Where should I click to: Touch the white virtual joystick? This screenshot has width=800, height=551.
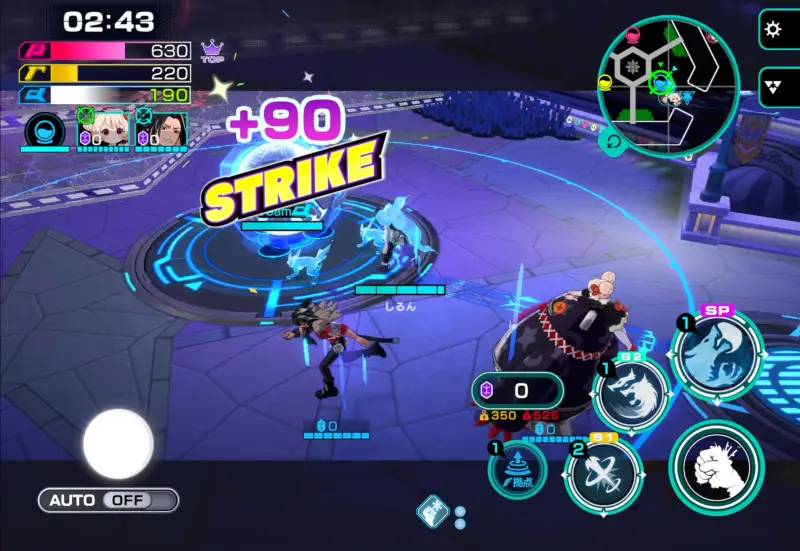pos(118,443)
